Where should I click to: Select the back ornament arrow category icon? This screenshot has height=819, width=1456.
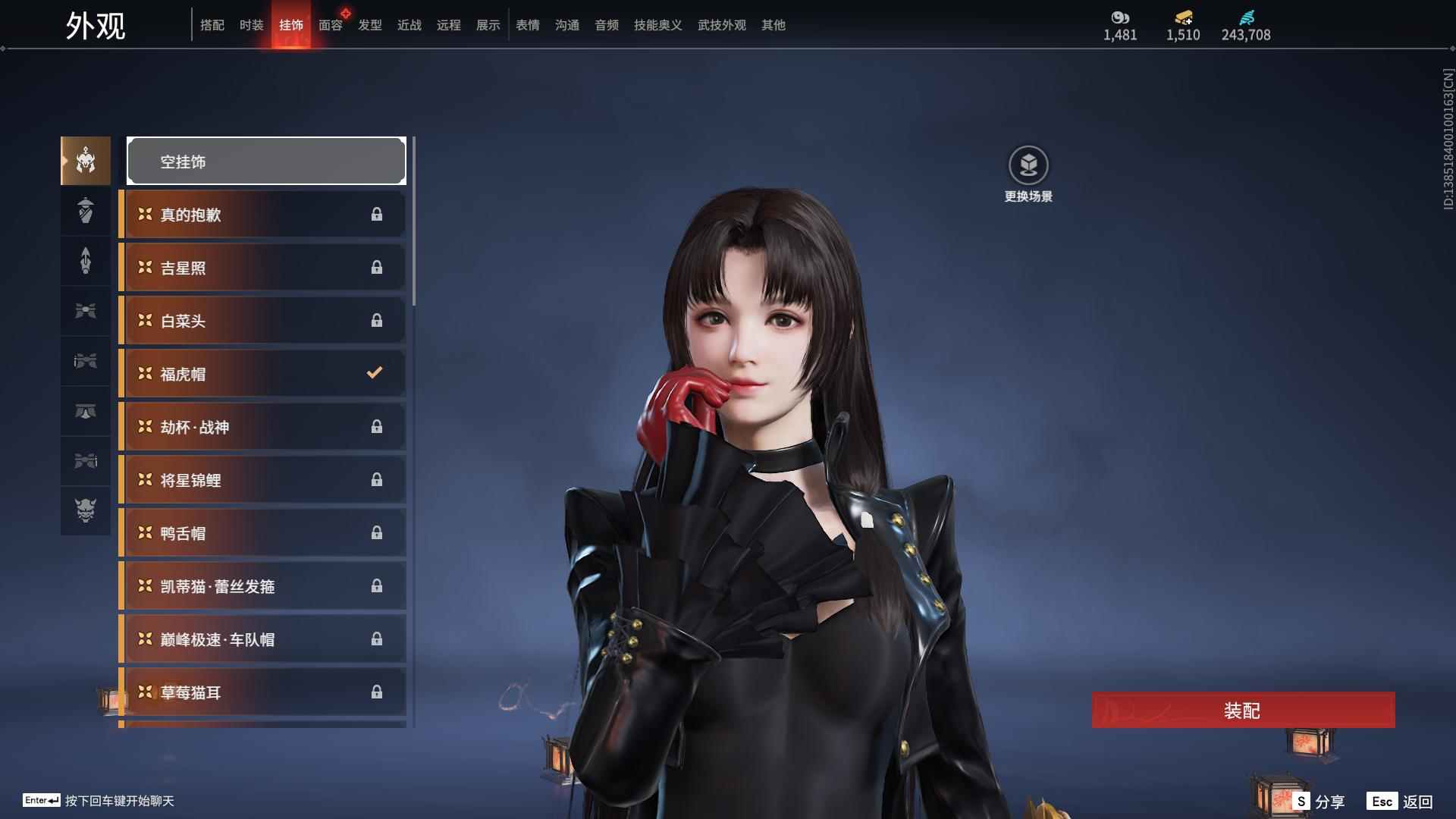[85, 260]
